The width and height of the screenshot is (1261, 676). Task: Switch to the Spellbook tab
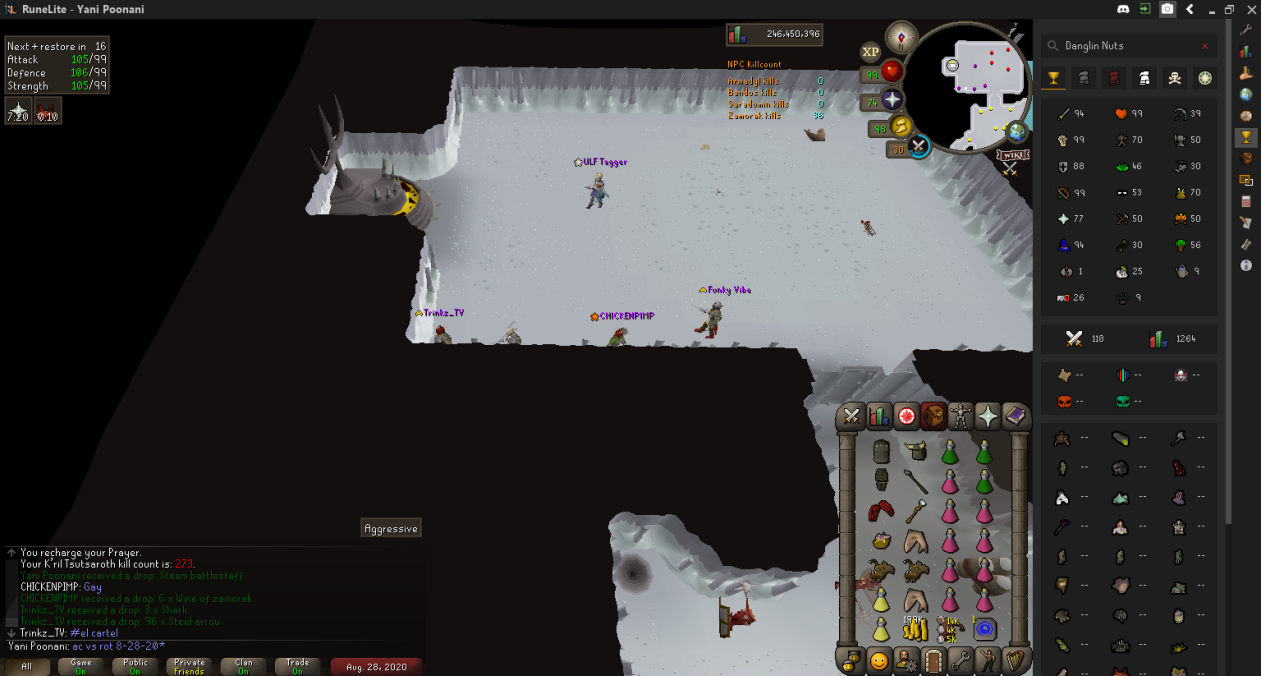[x=1015, y=416]
